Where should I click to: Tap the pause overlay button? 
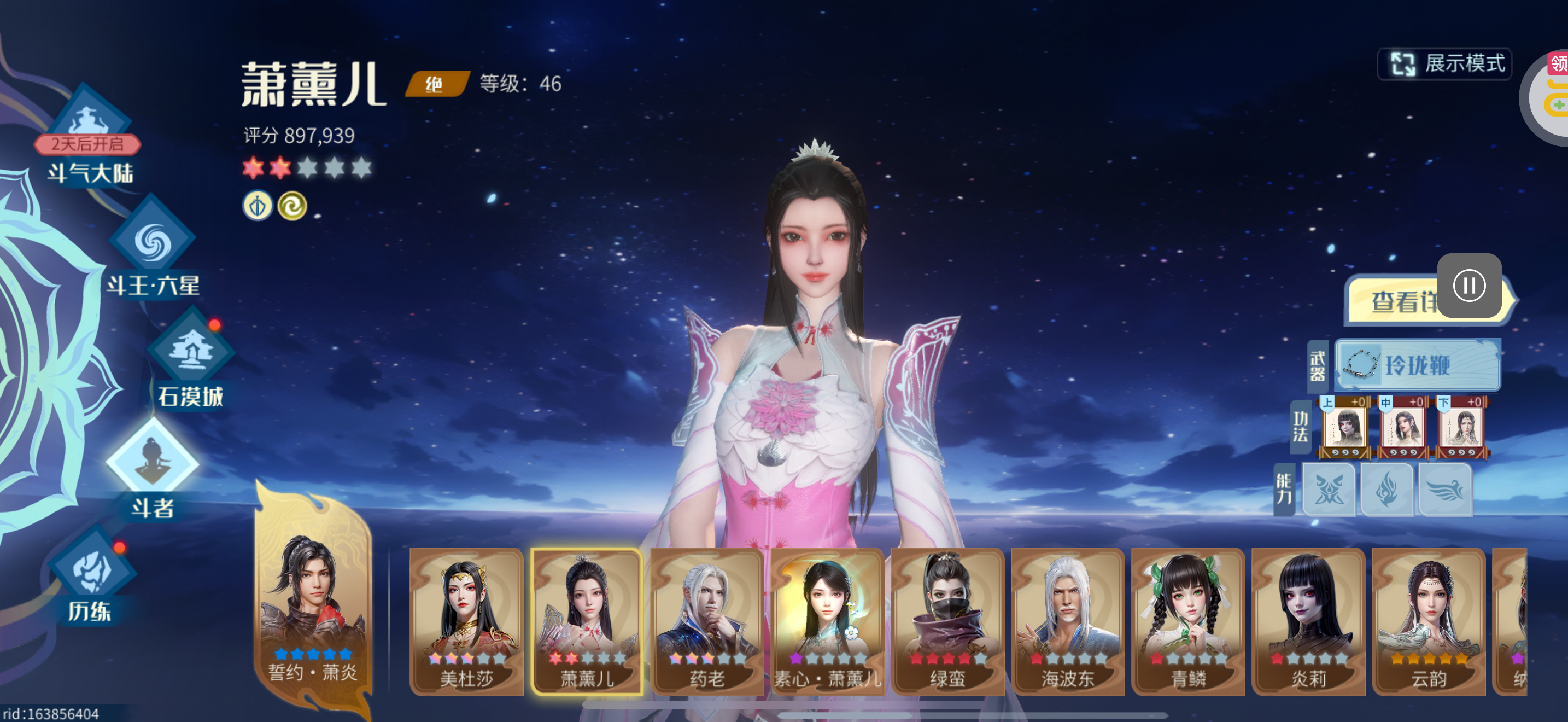pos(1469,286)
